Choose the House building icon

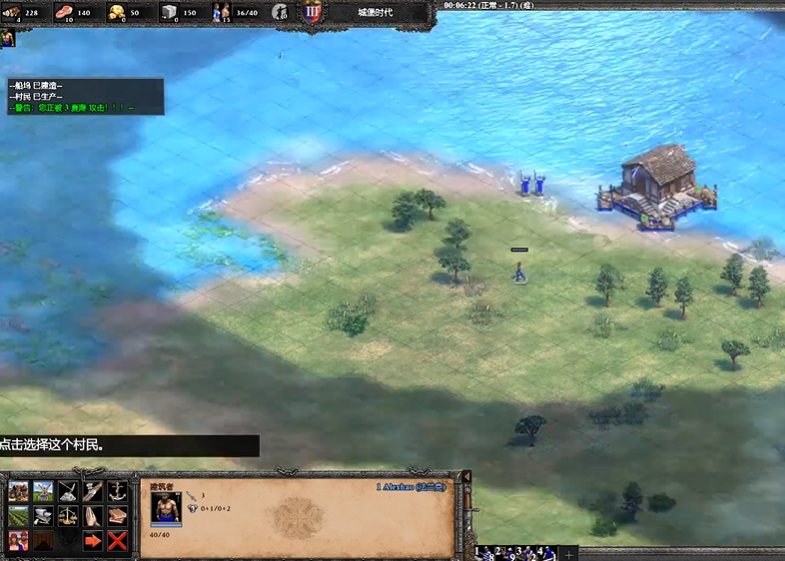point(18,491)
